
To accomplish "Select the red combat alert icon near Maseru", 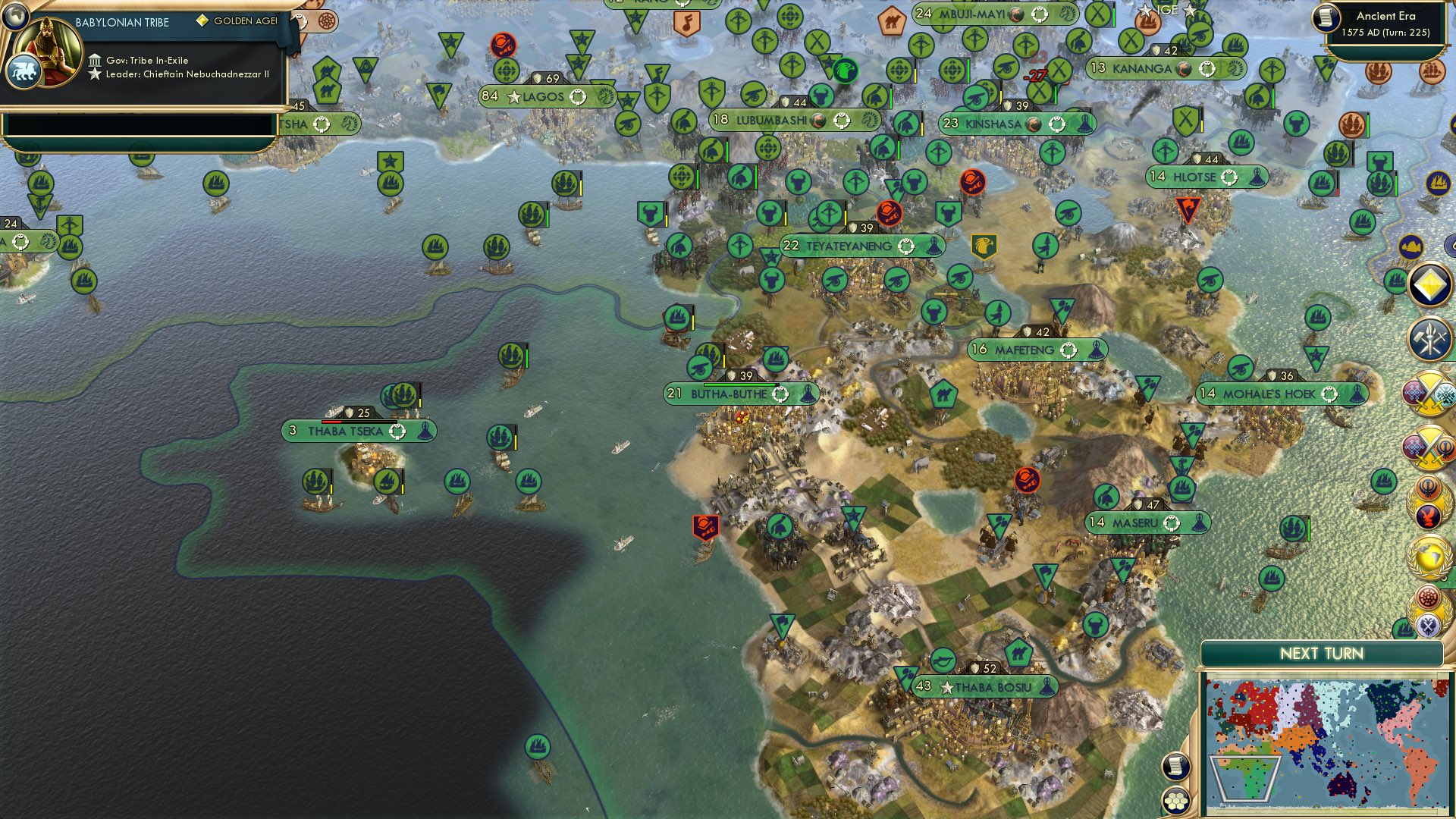I will point(1028,479).
